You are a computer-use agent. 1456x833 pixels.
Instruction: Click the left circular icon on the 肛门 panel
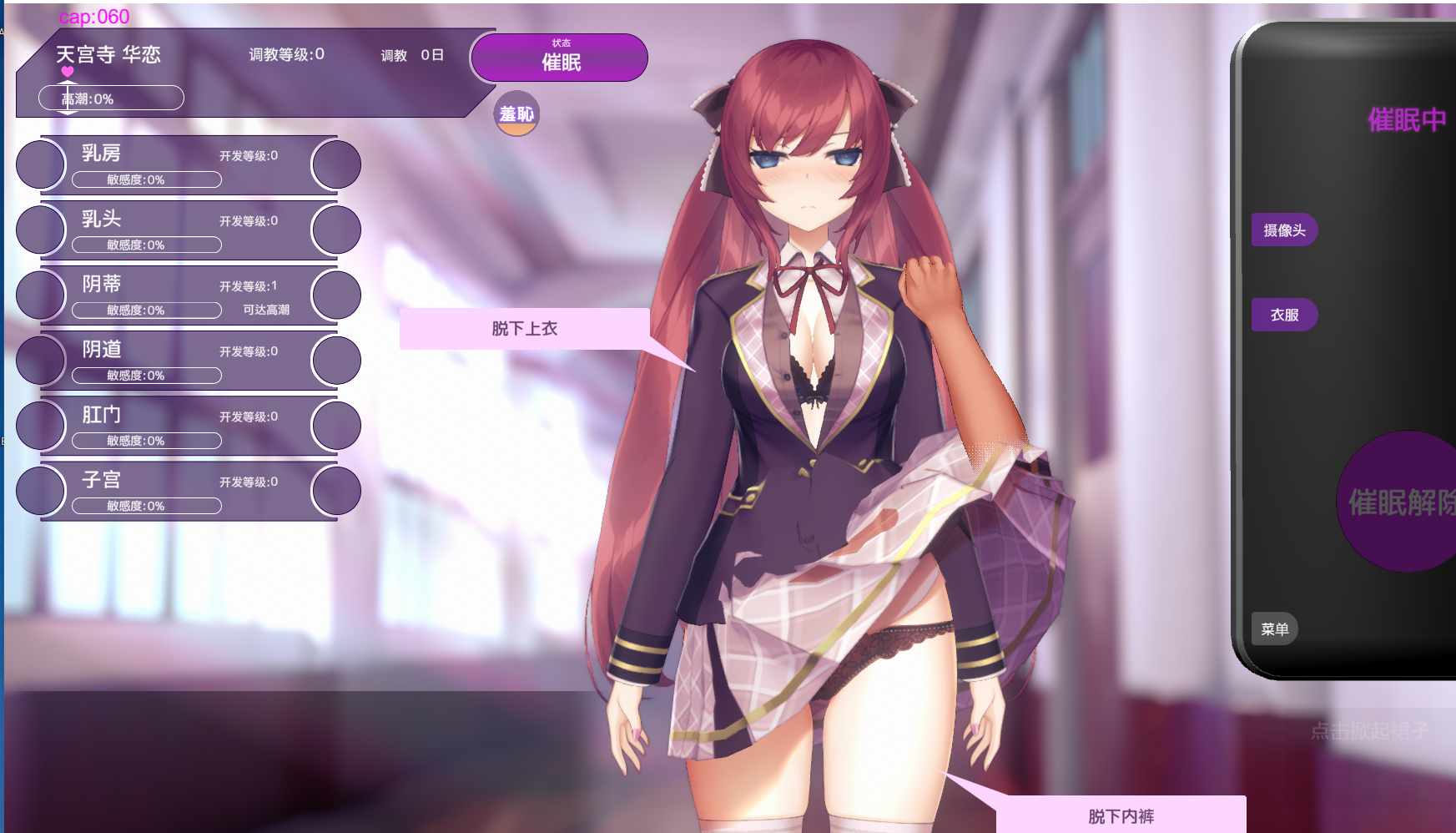(40, 426)
